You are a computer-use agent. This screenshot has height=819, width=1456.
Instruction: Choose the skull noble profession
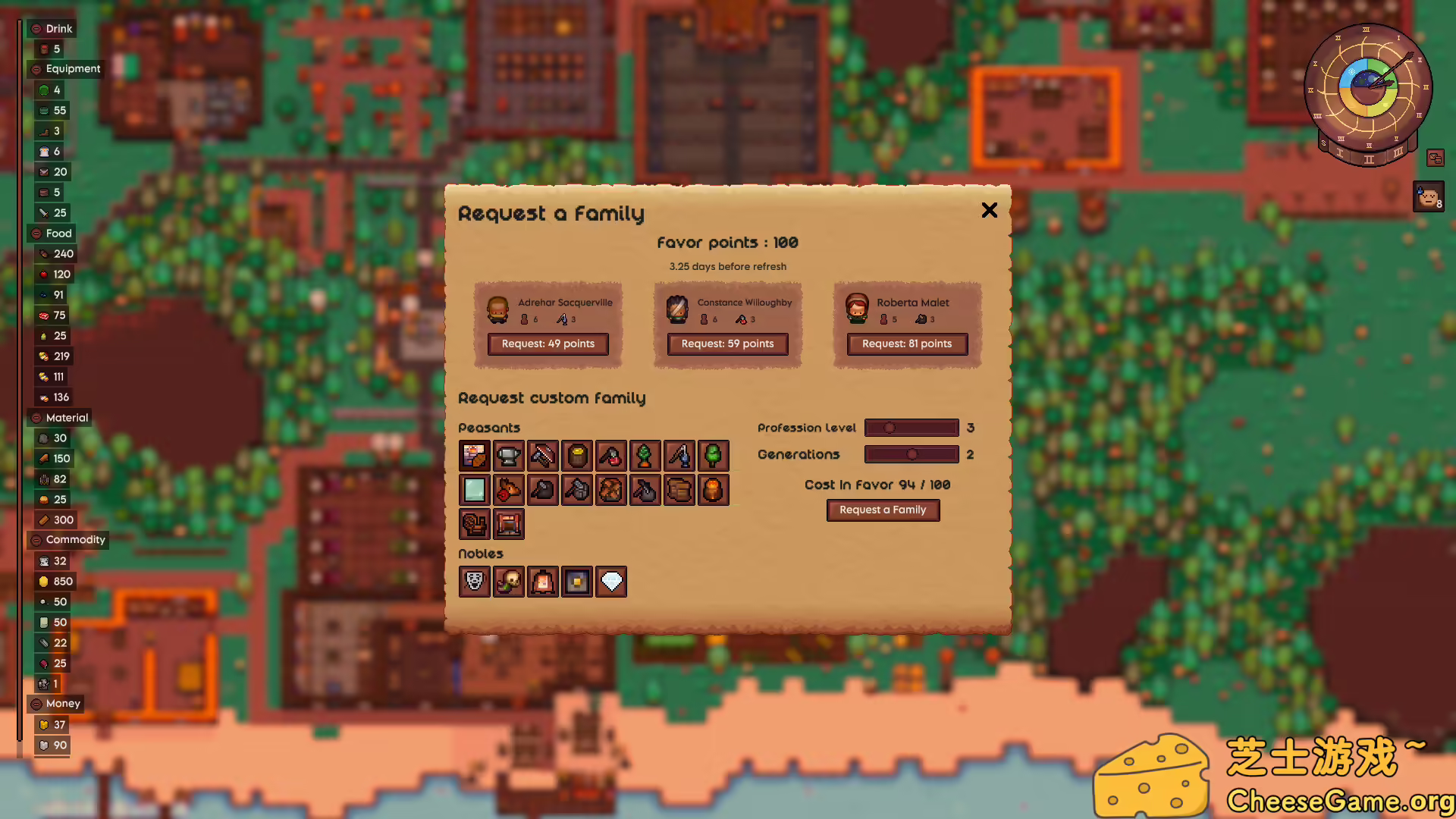509,582
